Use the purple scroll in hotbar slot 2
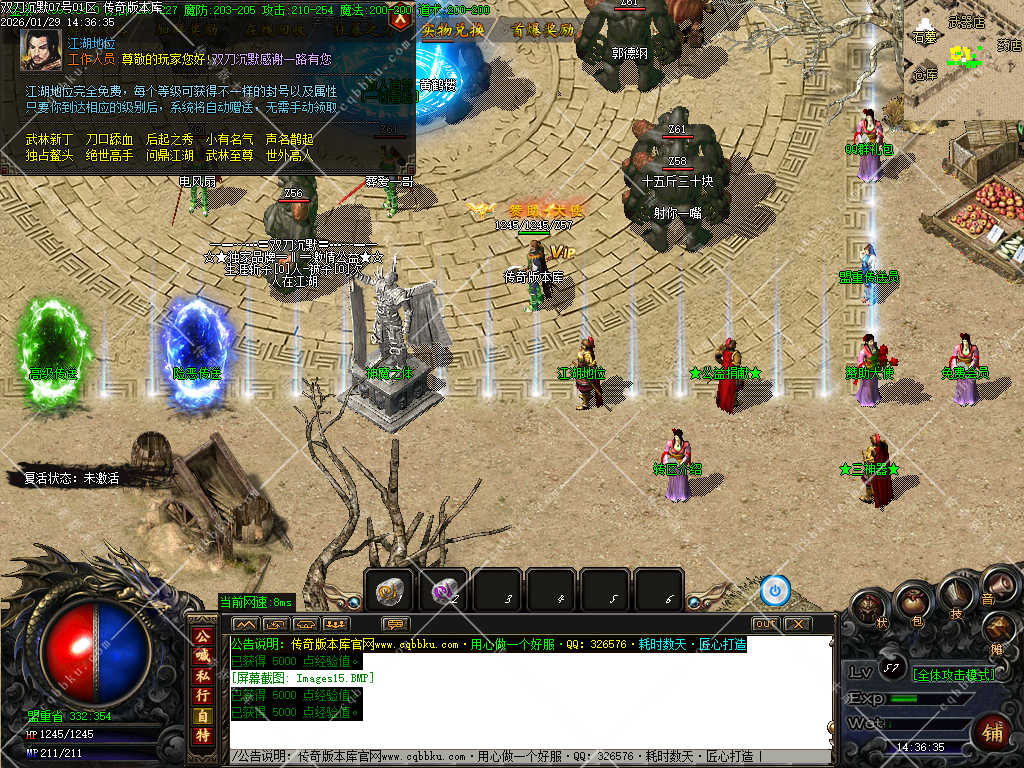1024x768 pixels. point(443,592)
